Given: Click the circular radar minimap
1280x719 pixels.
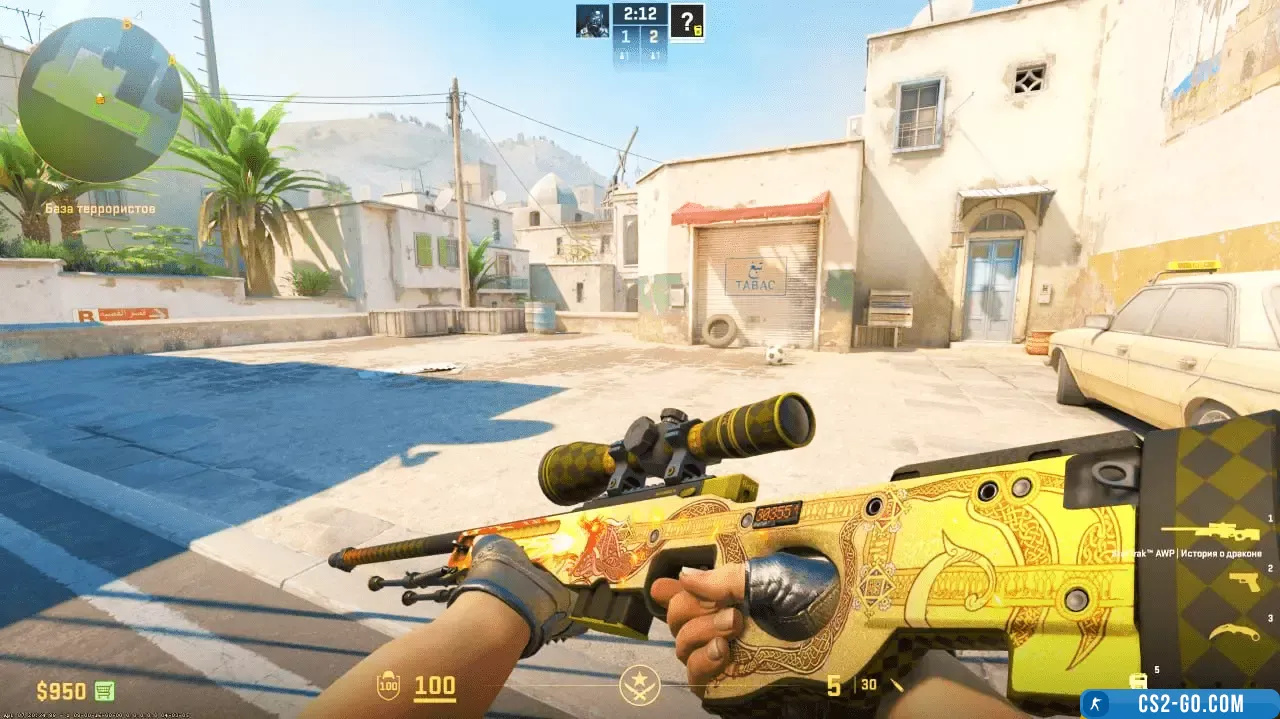Looking at the screenshot, I should click(x=100, y=99).
